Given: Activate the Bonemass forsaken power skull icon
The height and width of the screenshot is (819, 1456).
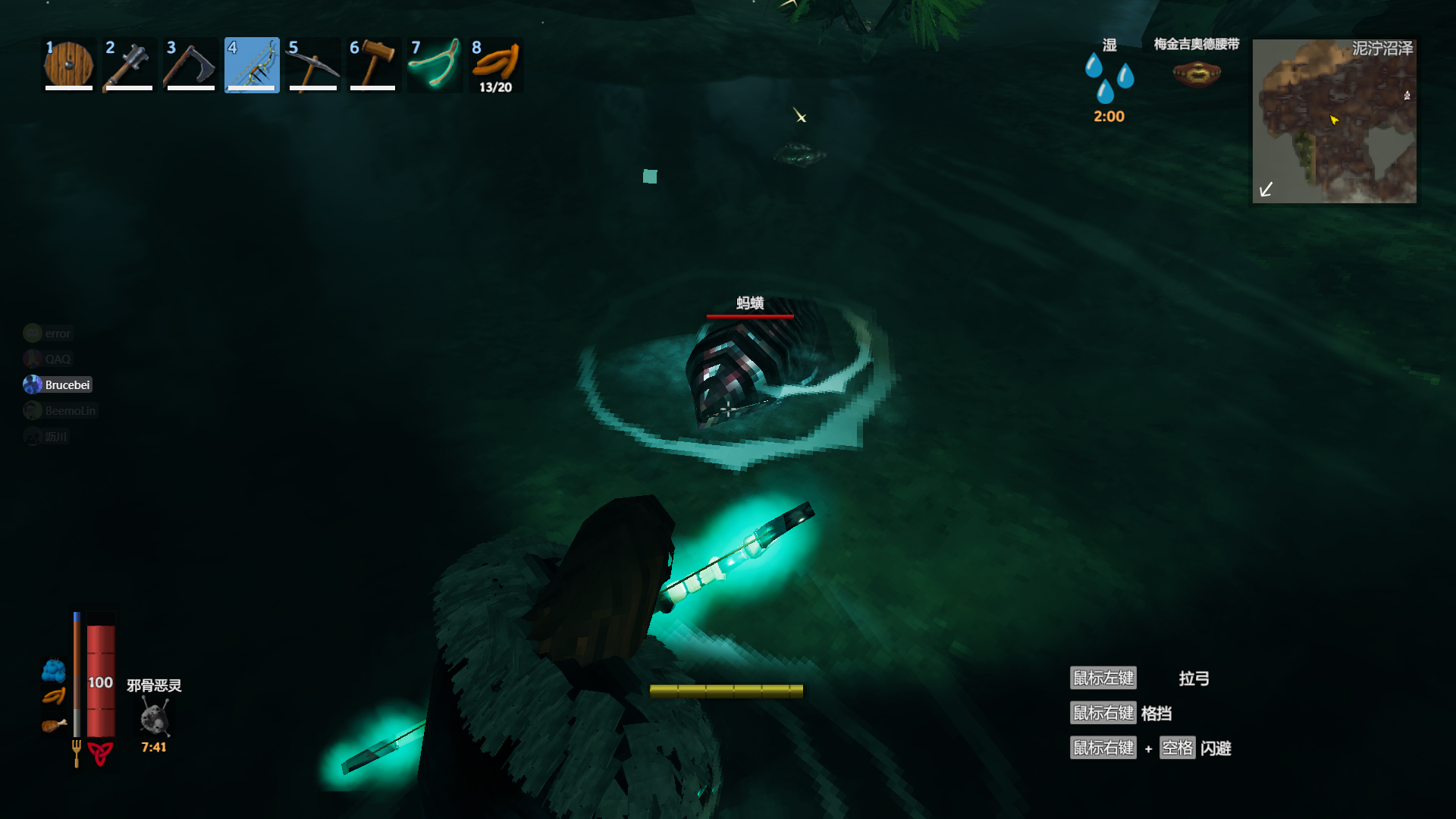Looking at the screenshot, I should 154,717.
